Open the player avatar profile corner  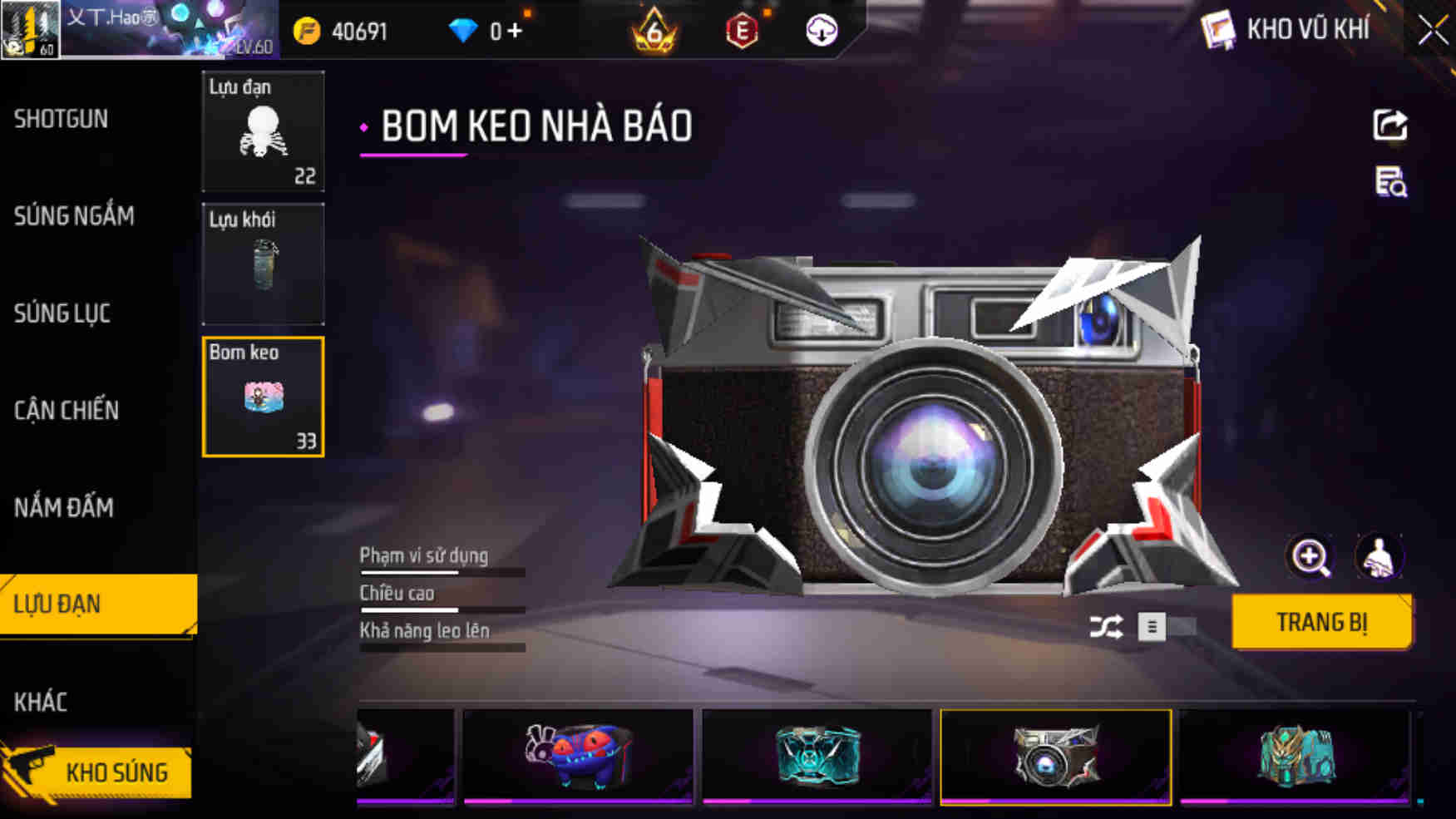tap(29, 29)
